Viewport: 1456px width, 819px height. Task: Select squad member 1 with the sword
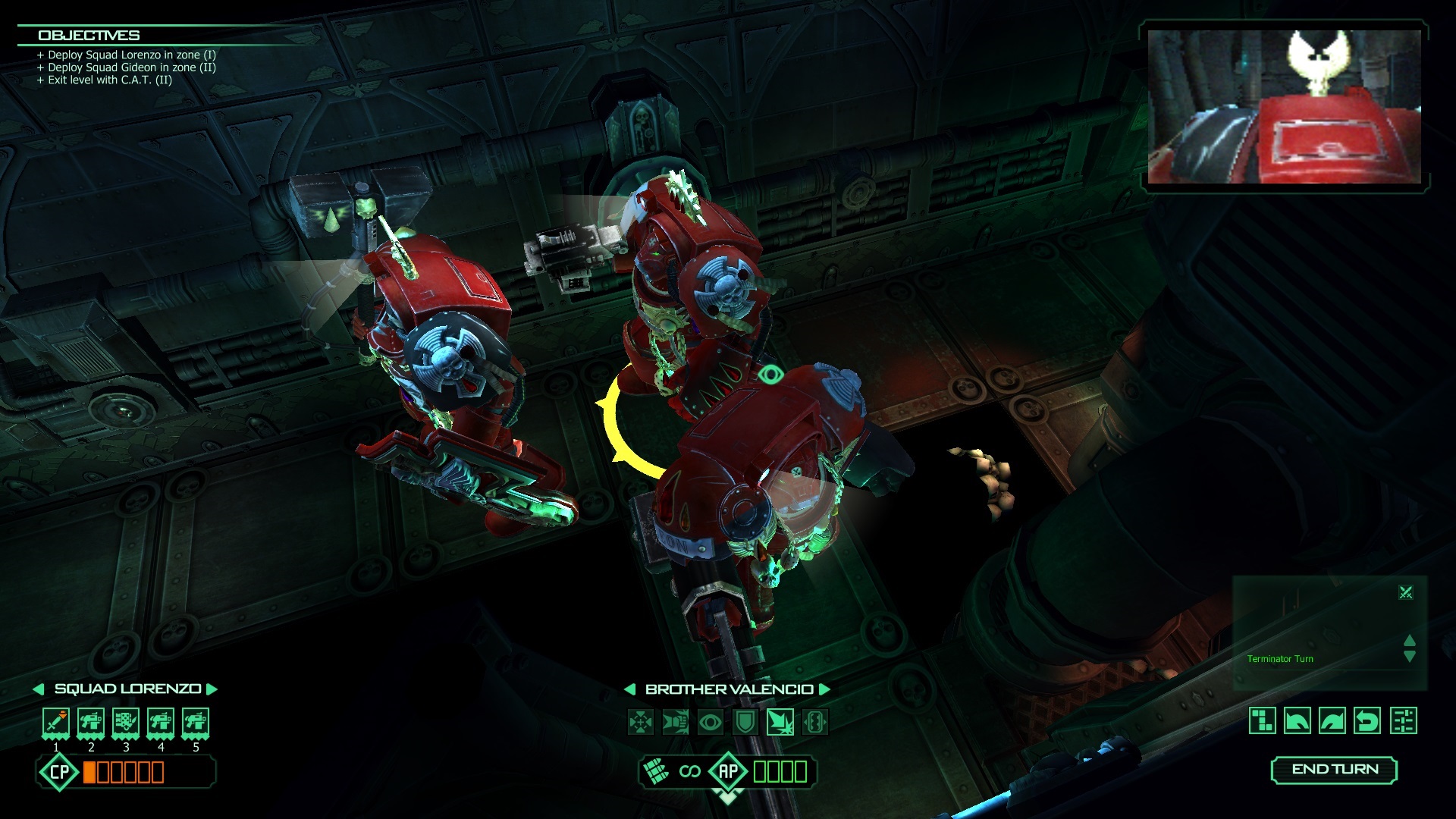point(56,723)
